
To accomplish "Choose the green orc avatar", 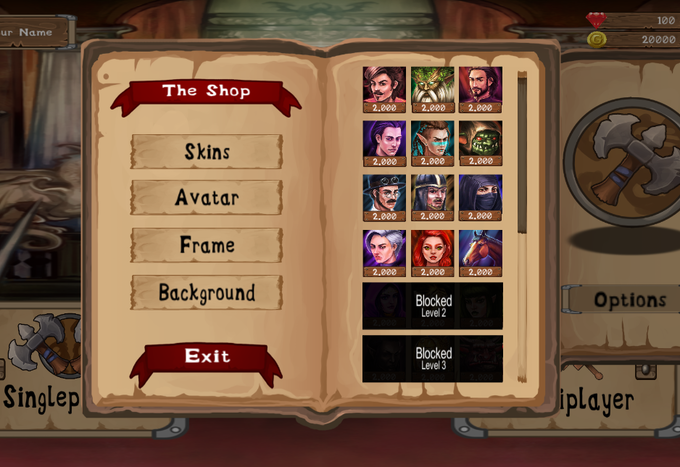I will (x=480, y=142).
